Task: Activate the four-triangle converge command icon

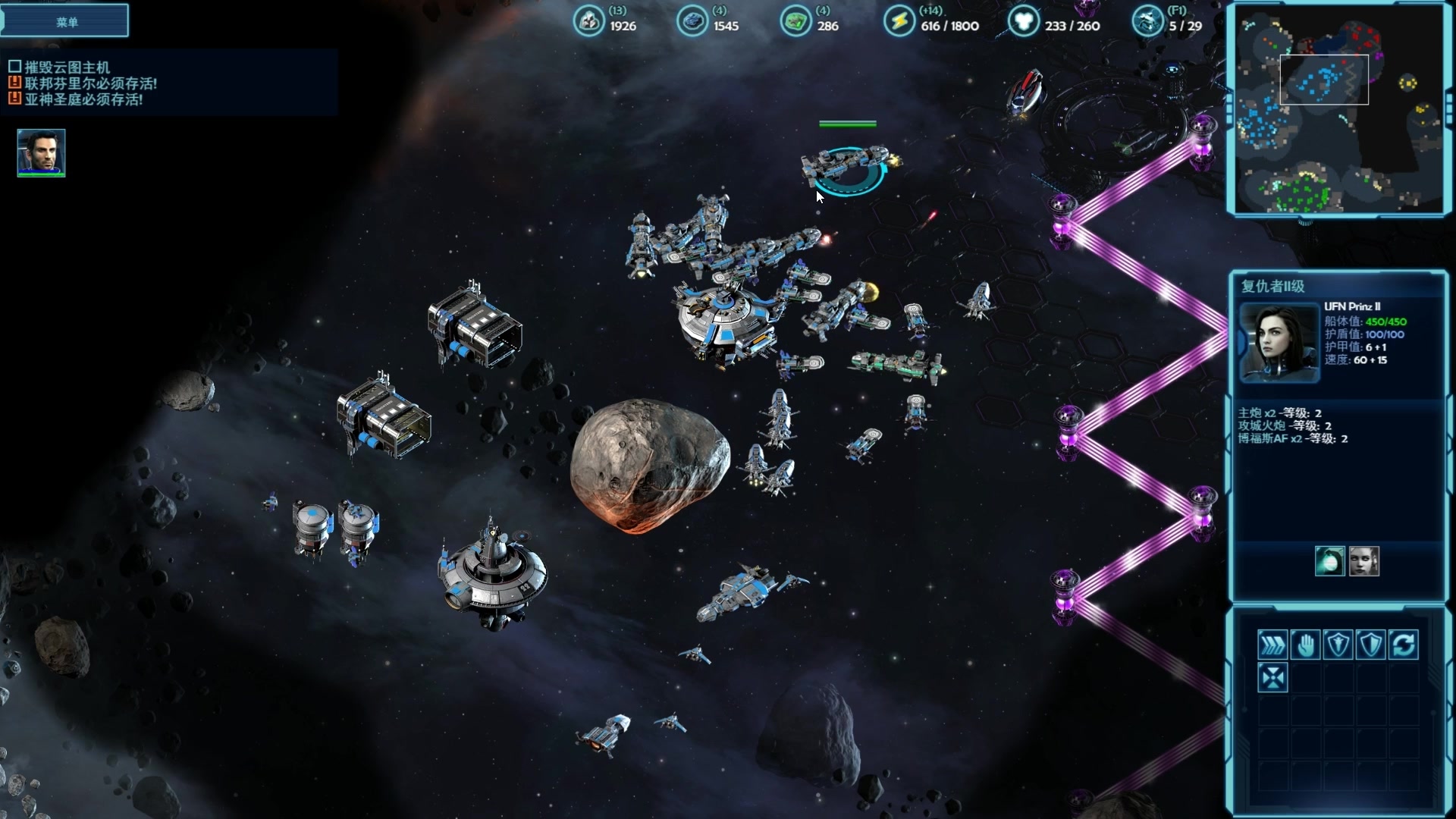Action: pos(1272,677)
